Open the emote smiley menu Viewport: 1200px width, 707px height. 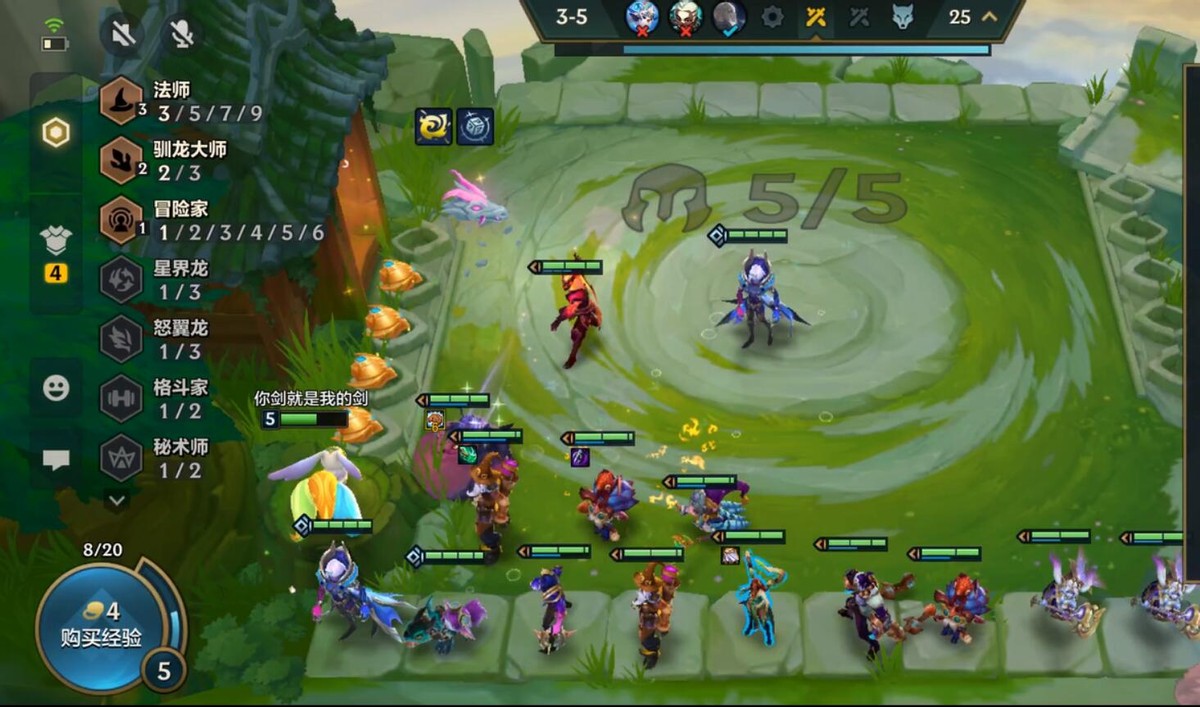point(56,387)
